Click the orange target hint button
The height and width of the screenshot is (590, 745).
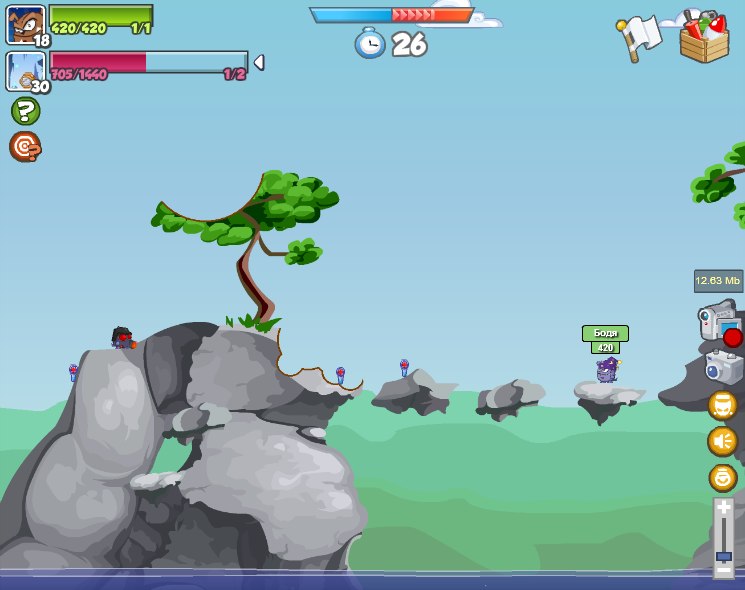[x=25, y=147]
